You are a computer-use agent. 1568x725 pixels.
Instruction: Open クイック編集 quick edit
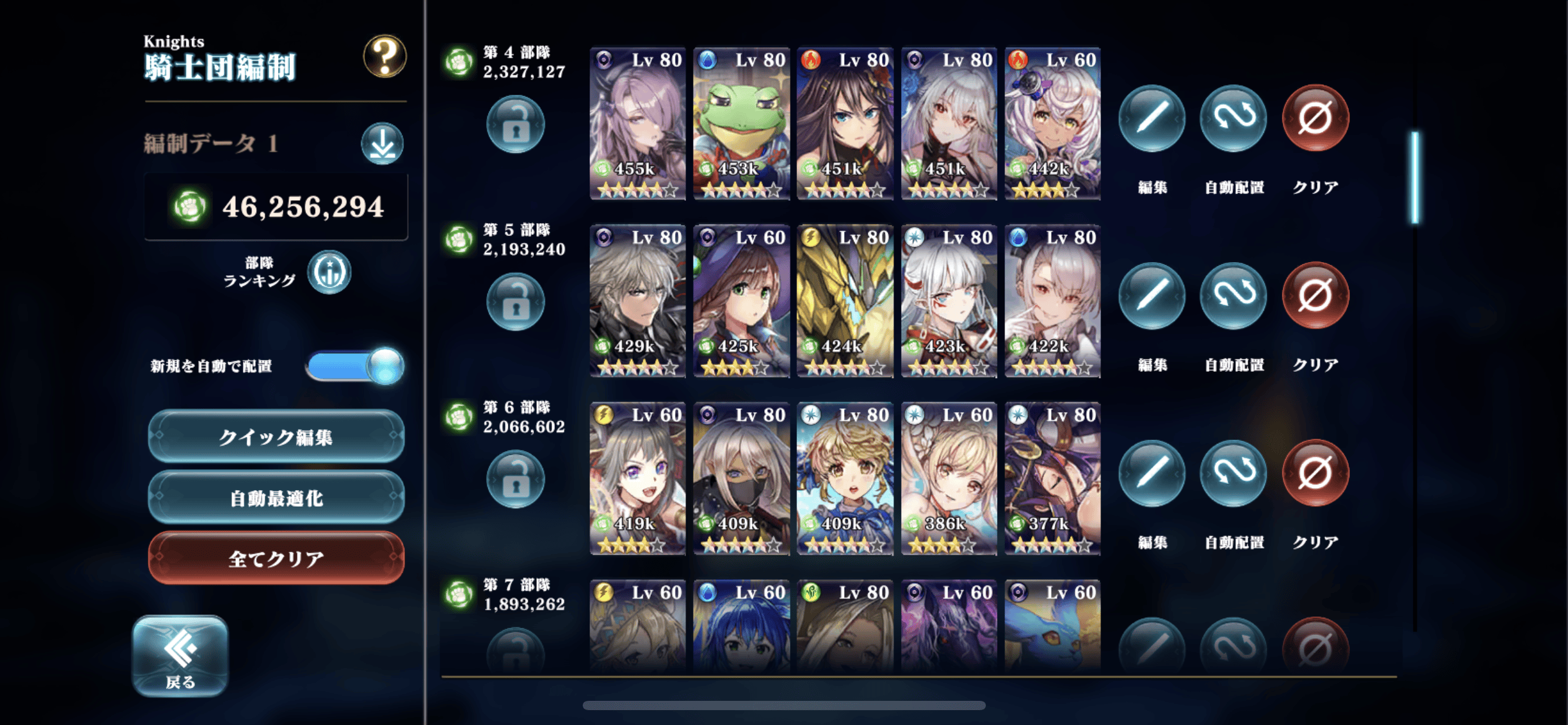coord(276,436)
